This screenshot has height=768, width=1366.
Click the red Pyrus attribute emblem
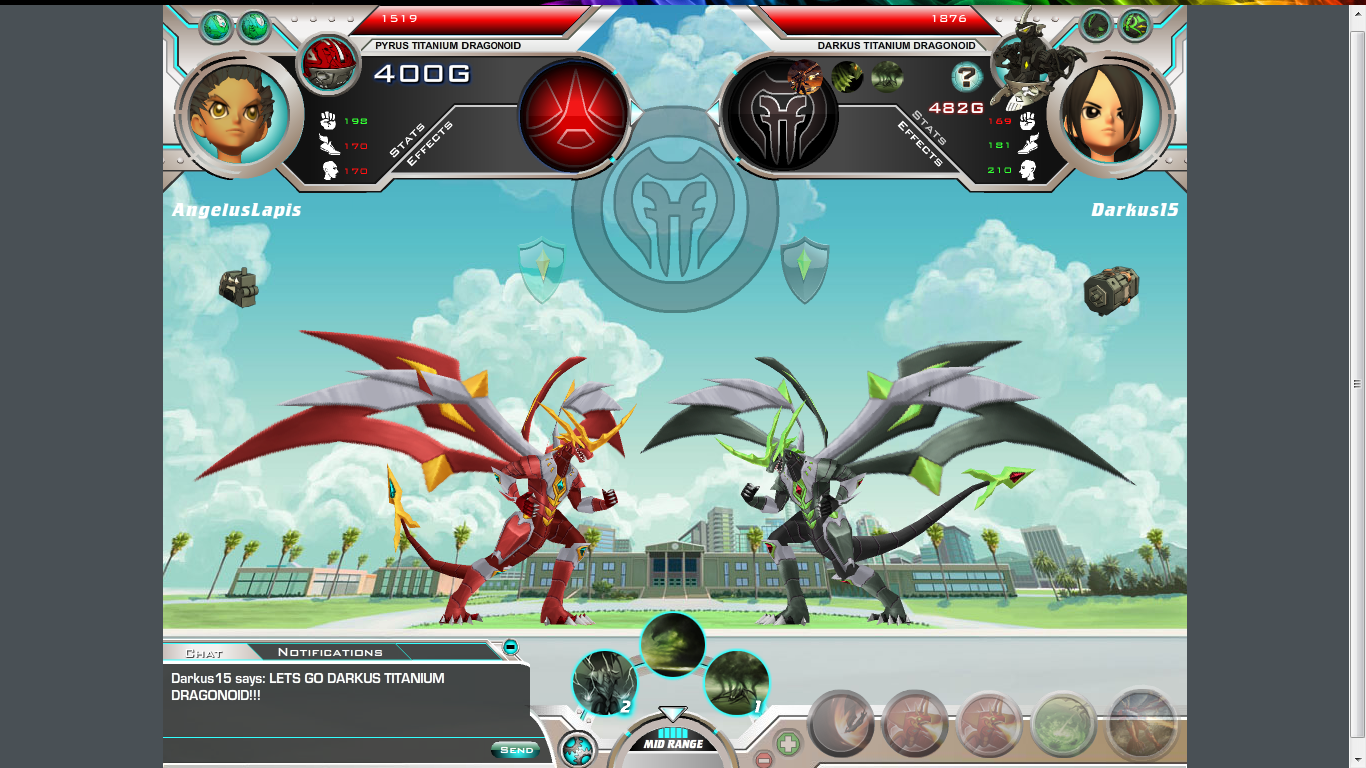(574, 113)
